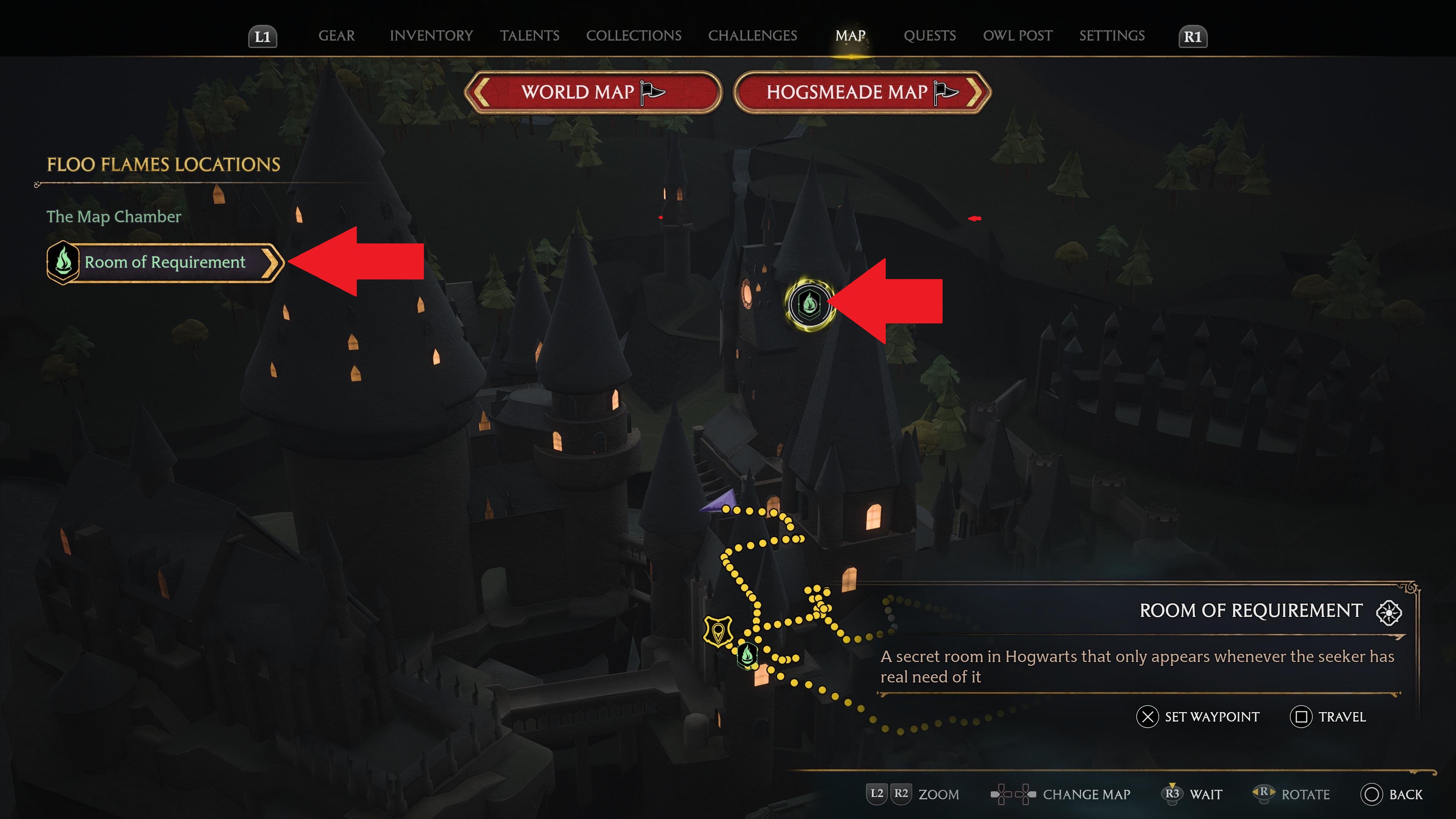1456x819 pixels.
Task: Expand the chevron on Room of Requirement entry
Action: tap(275, 262)
